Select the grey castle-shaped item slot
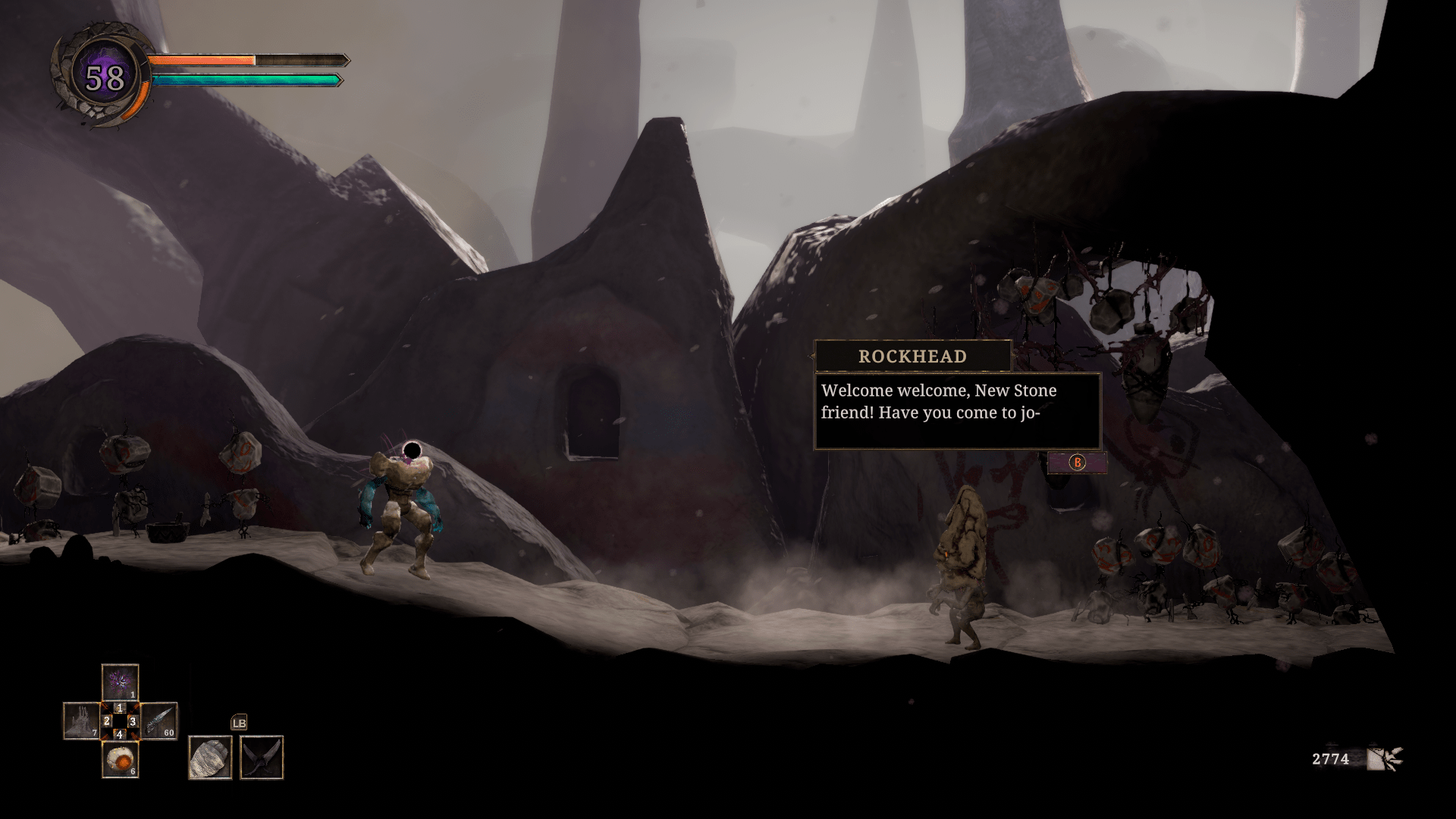The height and width of the screenshot is (819, 1456). tap(81, 720)
